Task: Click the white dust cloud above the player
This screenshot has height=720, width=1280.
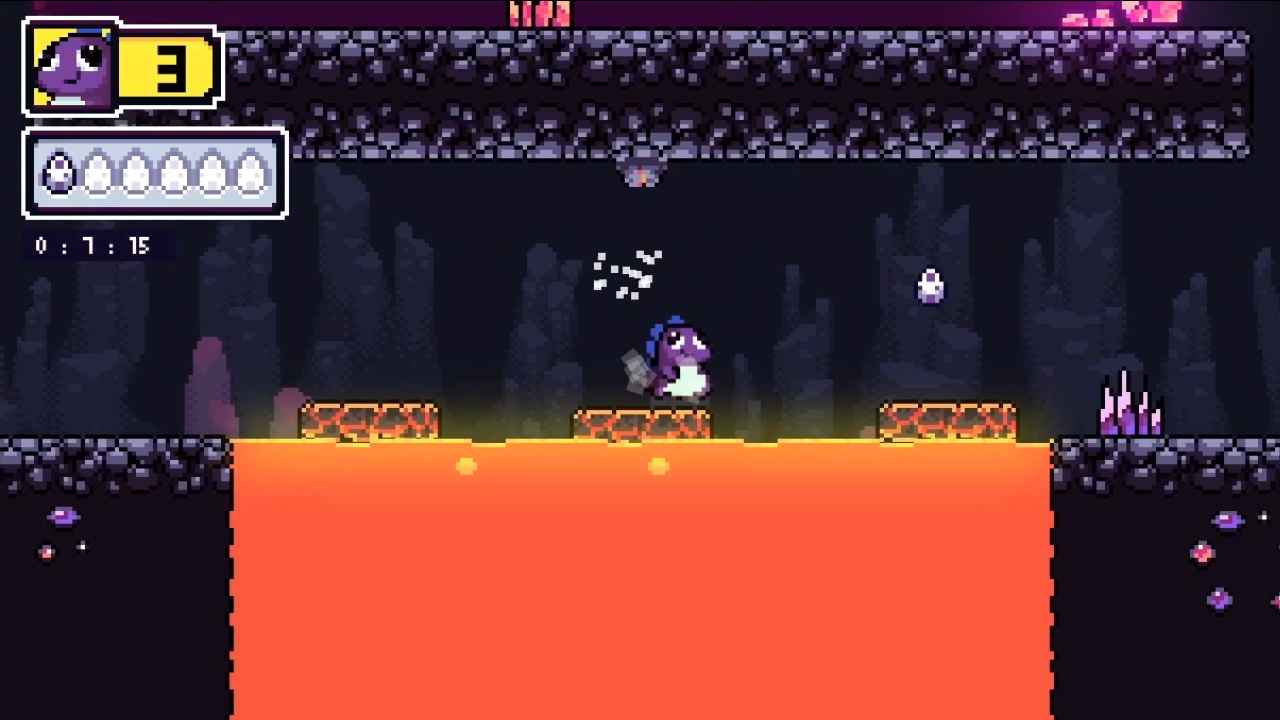Action: (x=628, y=272)
